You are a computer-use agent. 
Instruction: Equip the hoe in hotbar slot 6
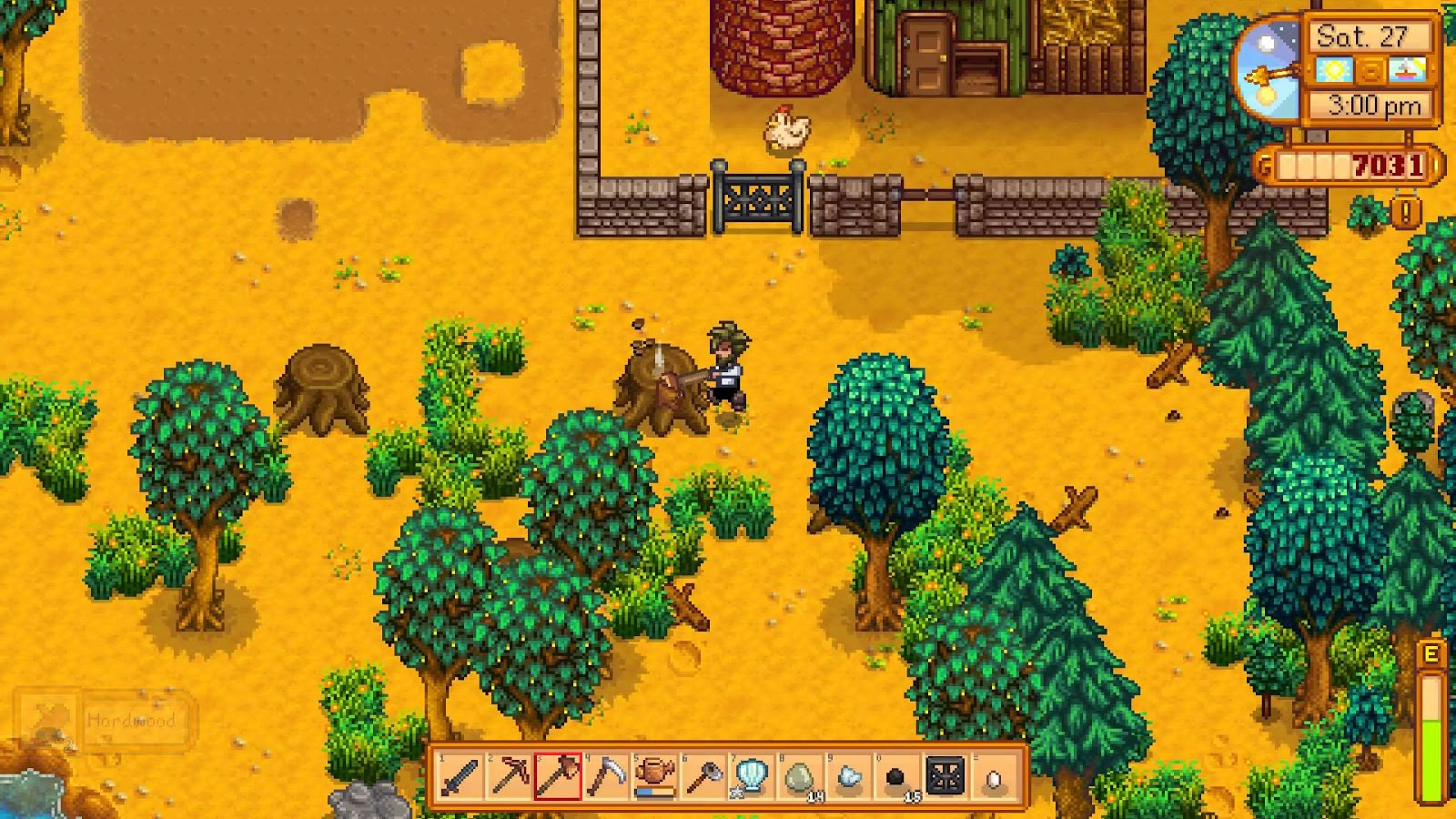(x=703, y=778)
